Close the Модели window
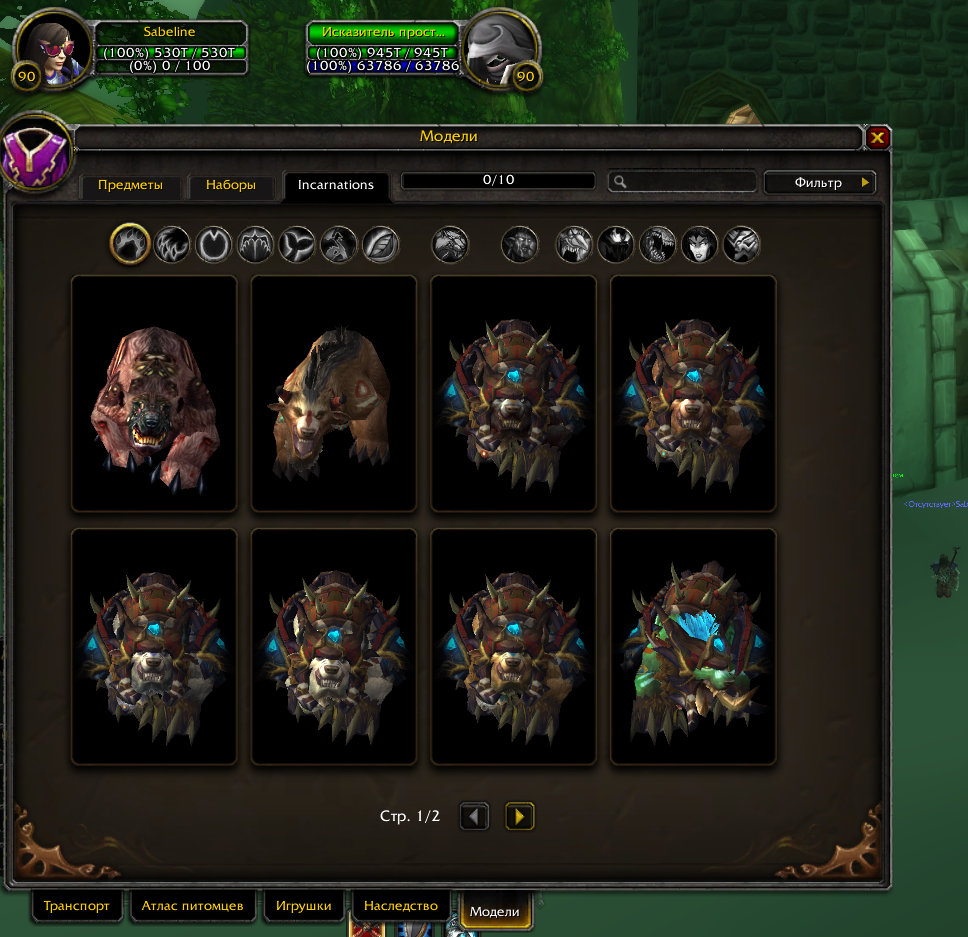The height and width of the screenshot is (937, 968). coord(877,138)
